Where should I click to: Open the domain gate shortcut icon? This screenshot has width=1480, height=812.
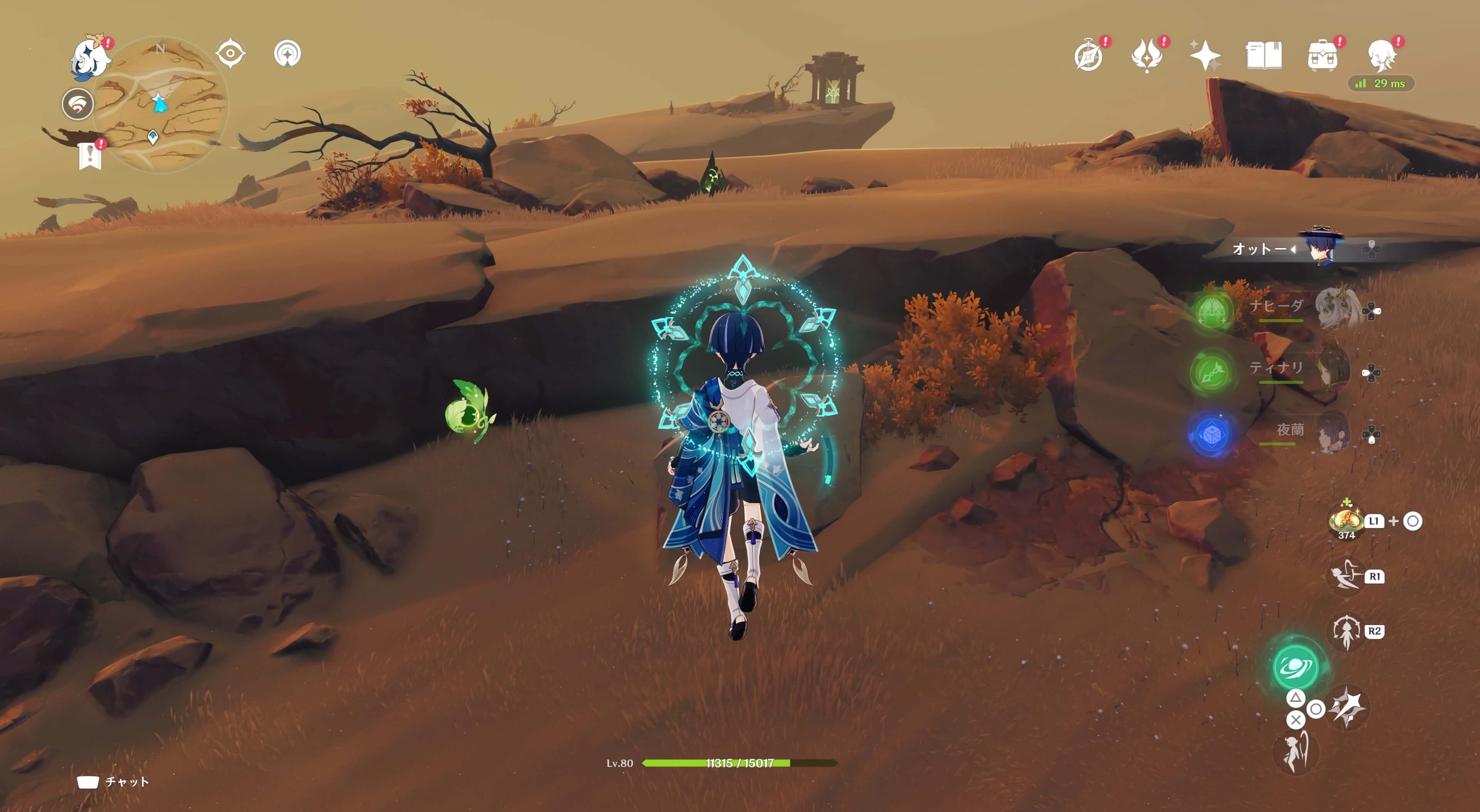[x=287, y=54]
